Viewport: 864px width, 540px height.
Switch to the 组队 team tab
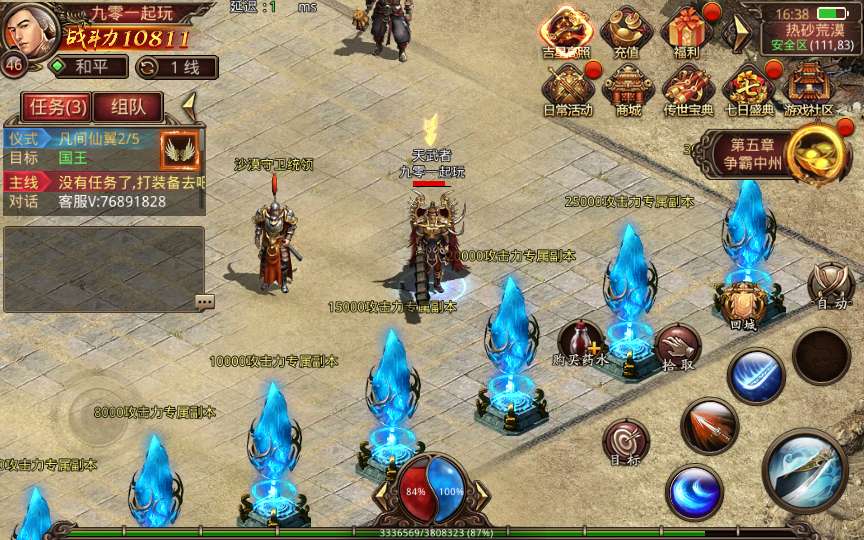(128, 107)
